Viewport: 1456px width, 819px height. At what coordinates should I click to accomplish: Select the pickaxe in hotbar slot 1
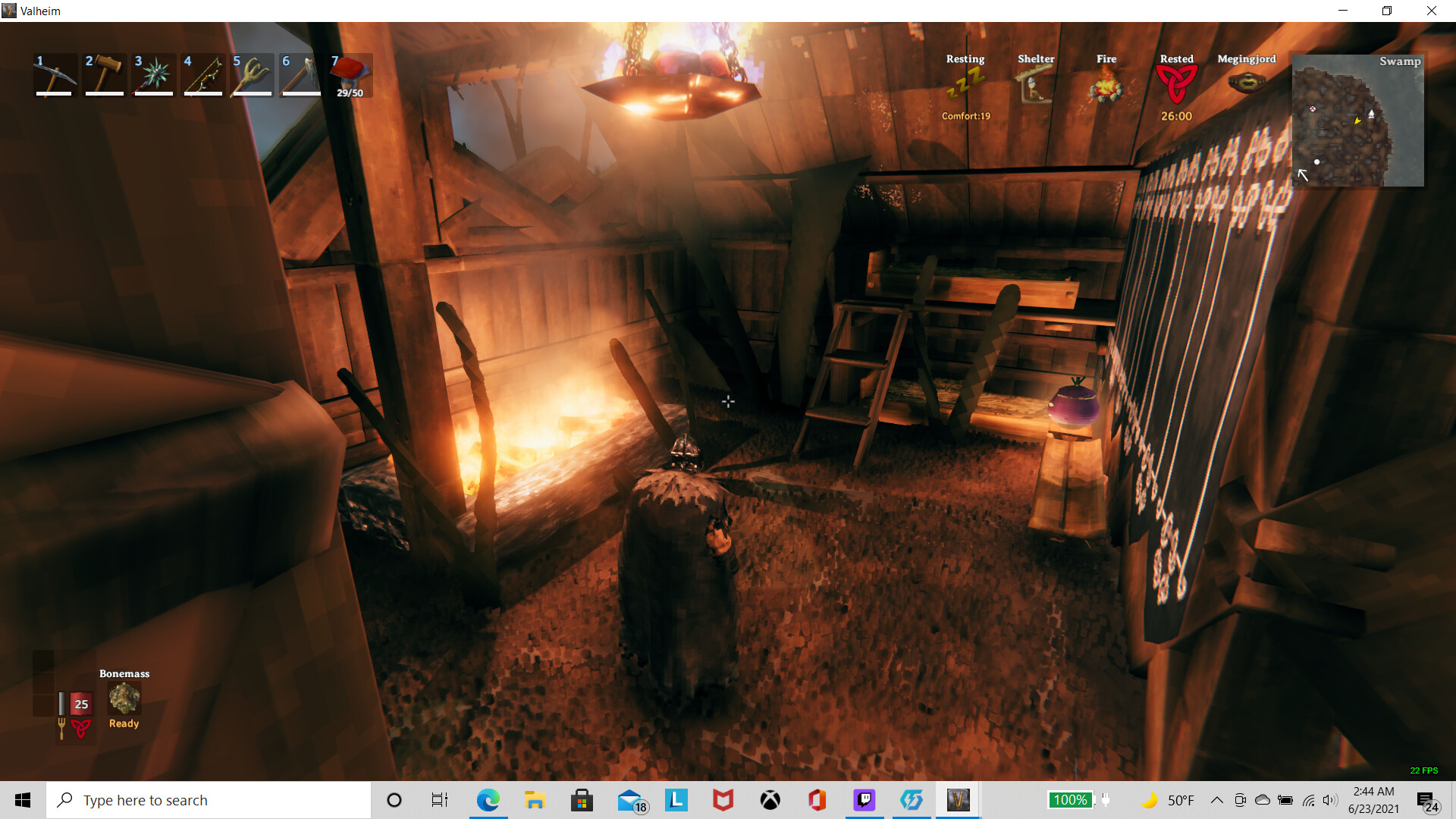coord(55,74)
